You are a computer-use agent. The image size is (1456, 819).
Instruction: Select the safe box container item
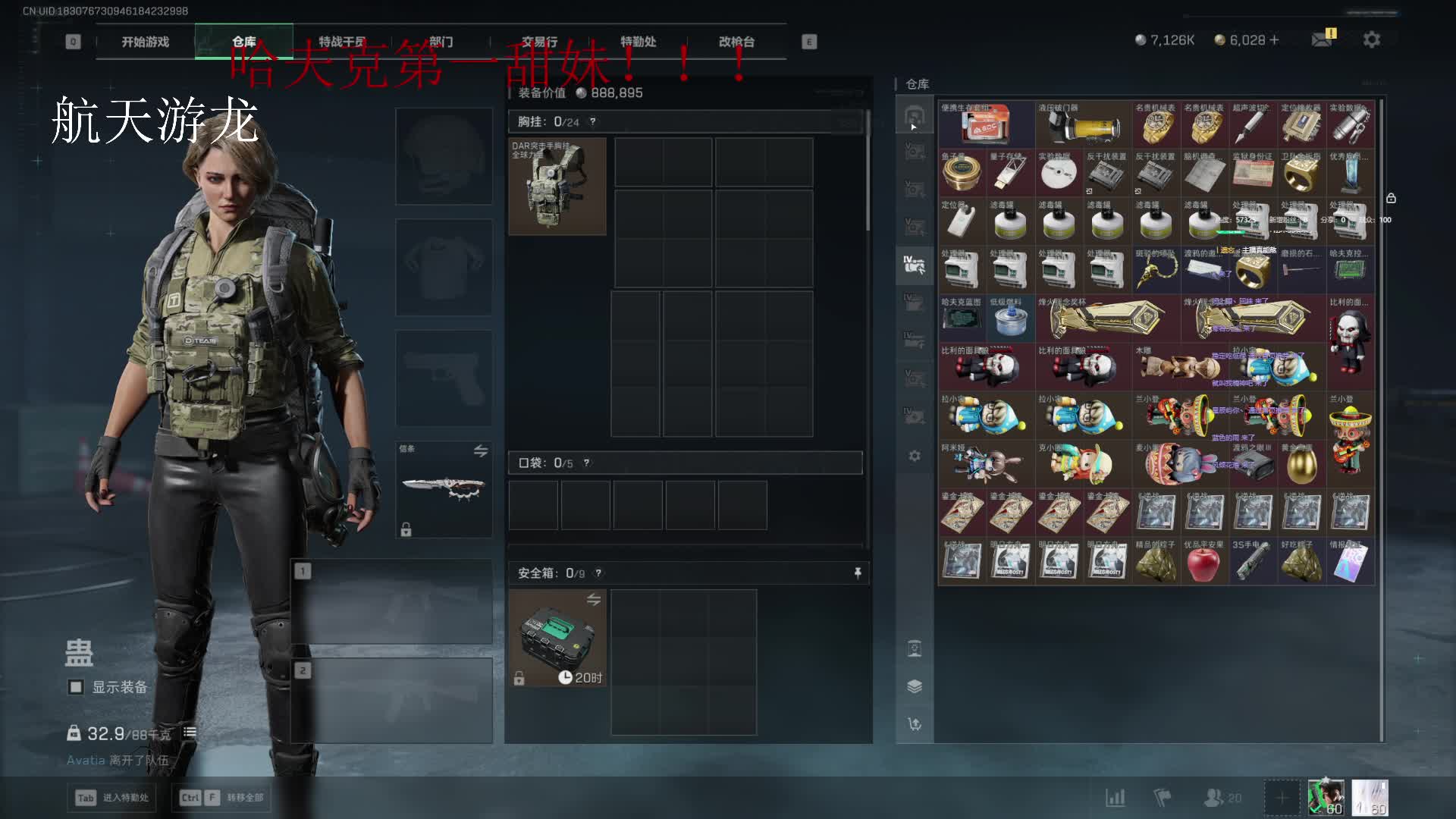[x=557, y=638]
